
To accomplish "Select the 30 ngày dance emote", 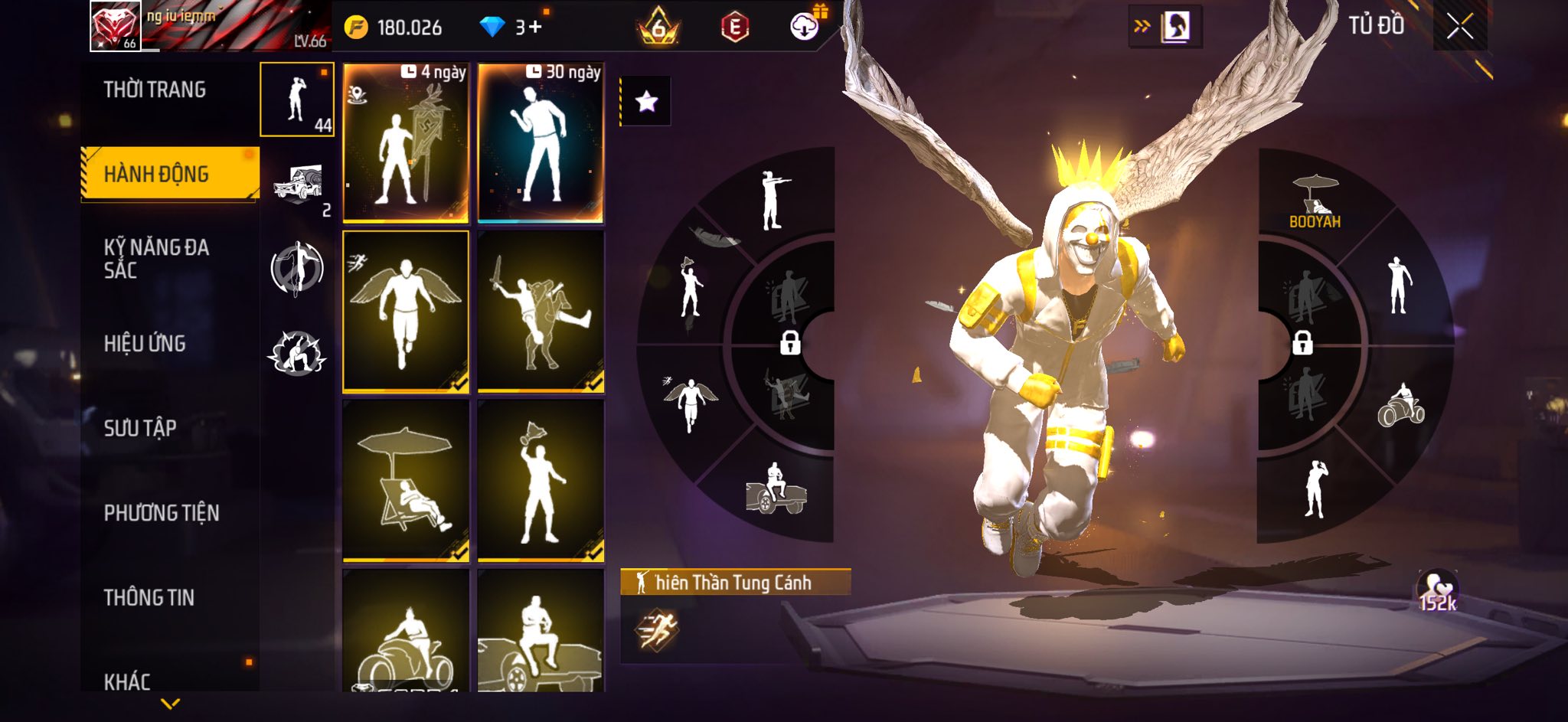I will coord(541,143).
